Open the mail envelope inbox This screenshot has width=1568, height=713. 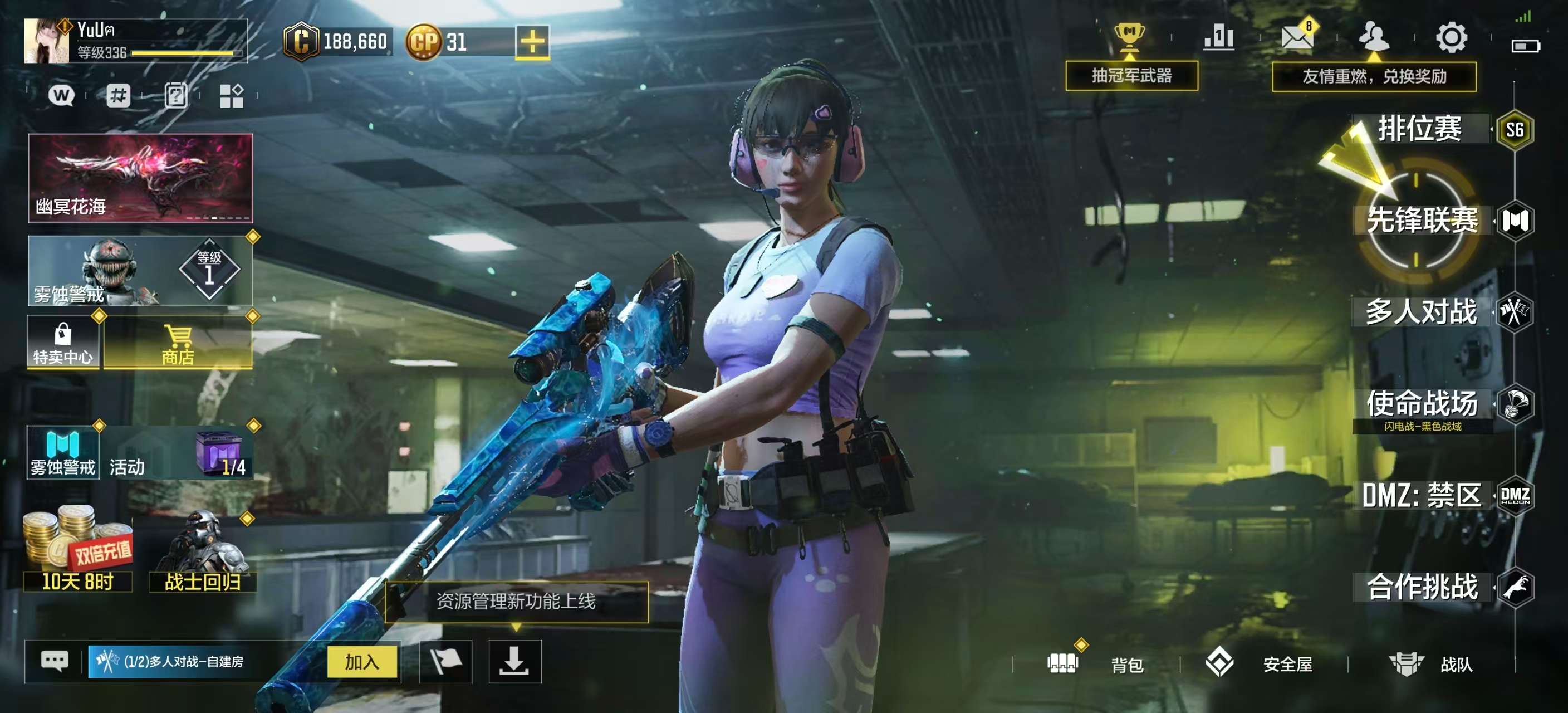[1296, 38]
